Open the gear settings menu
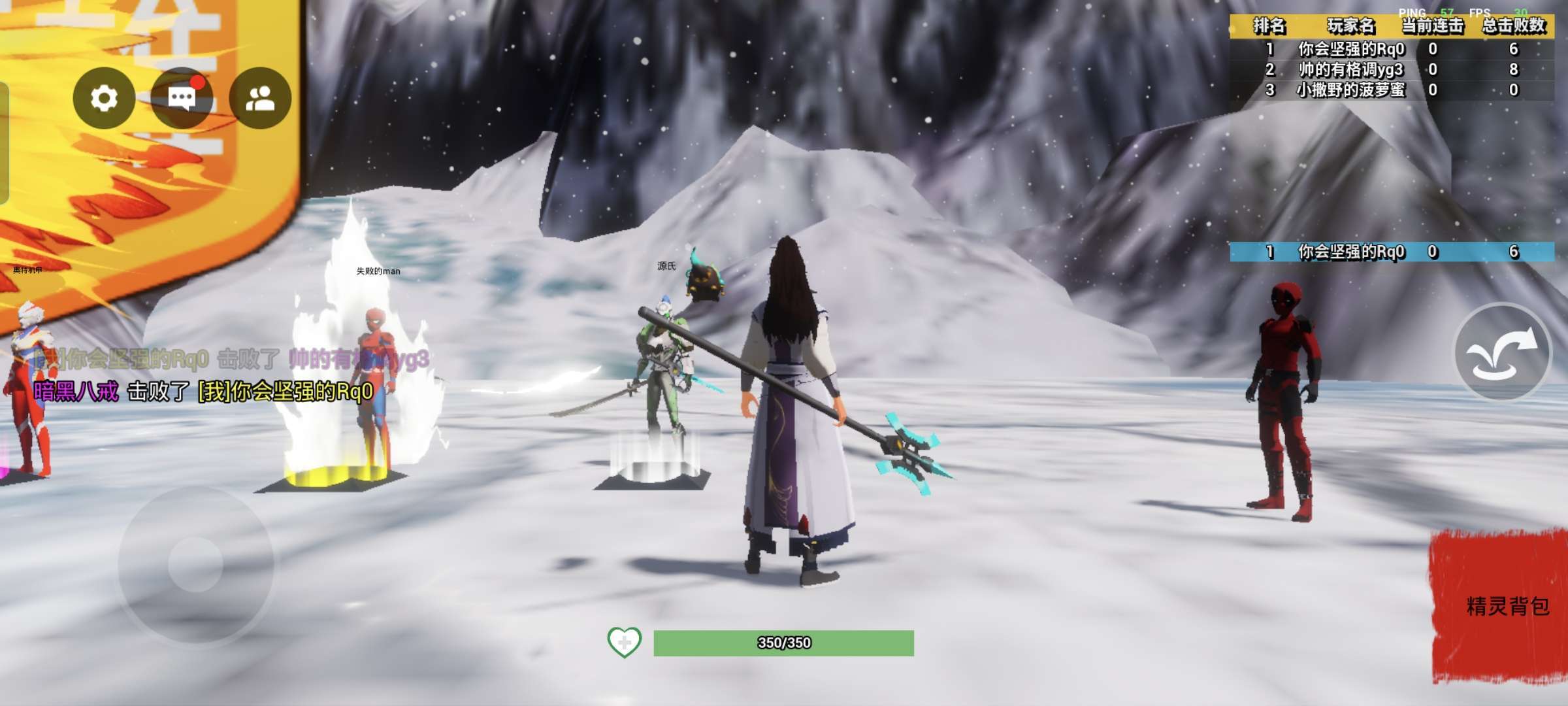Image resolution: width=1568 pixels, height=706 pixels. 104,98
